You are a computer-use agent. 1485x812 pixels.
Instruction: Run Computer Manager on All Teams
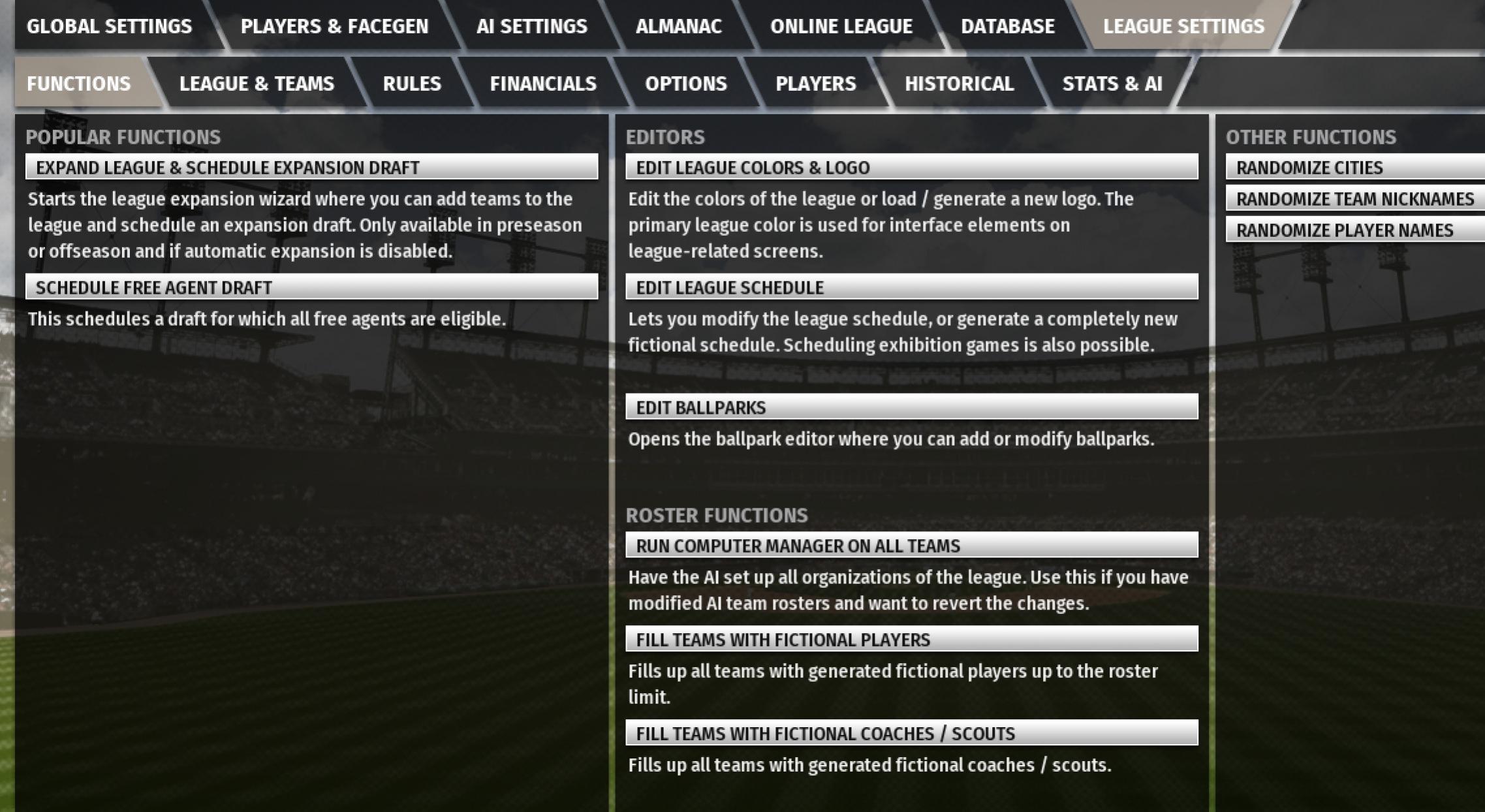[911, 546]
